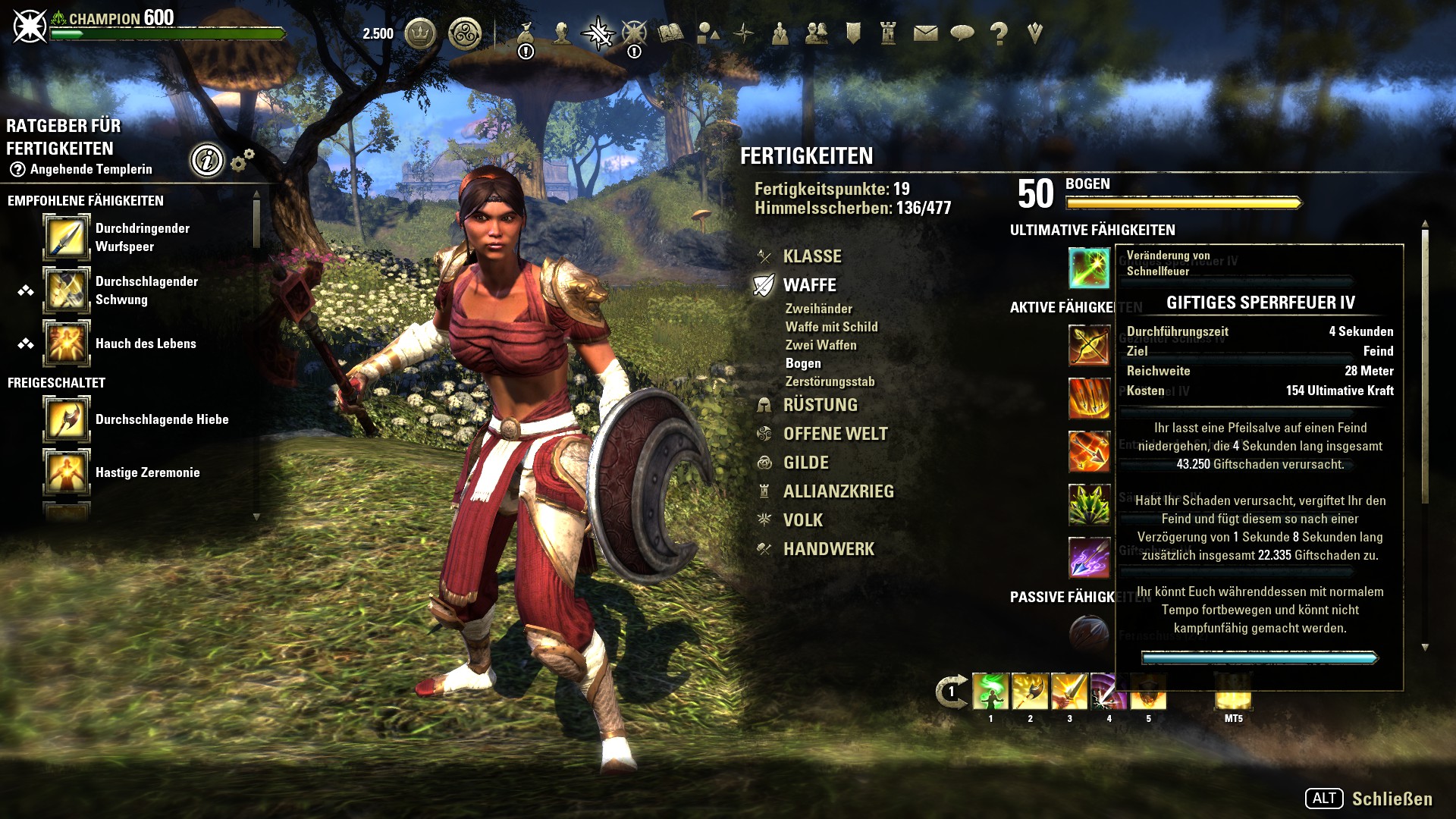Select the Zerstörungsstab skill line
1456x819 pixels.
click(x=830, y=381)
